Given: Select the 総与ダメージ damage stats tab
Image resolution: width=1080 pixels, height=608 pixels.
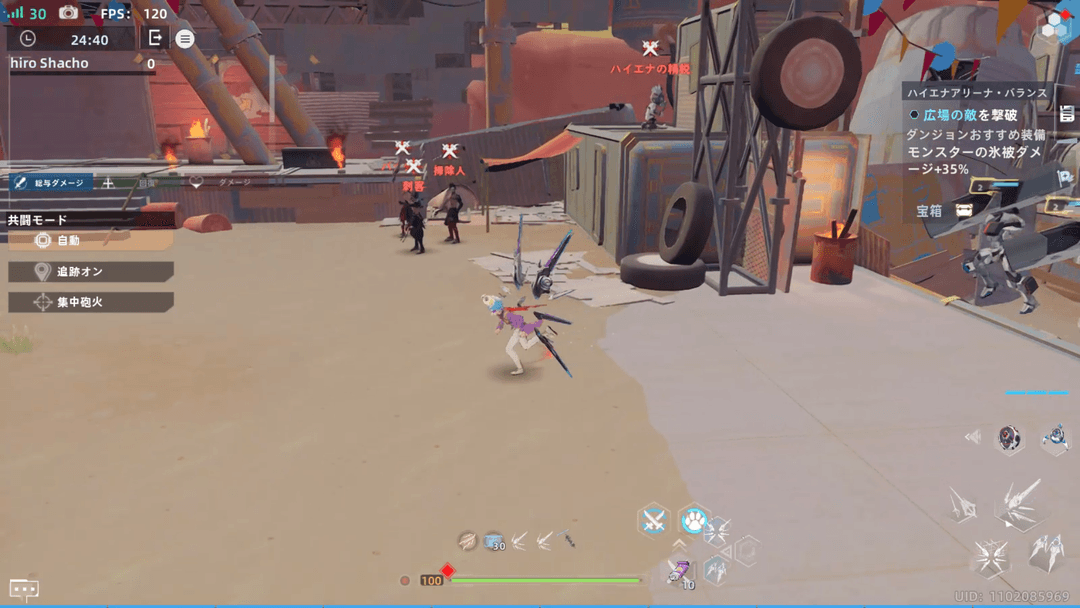Looking at the screenshot, I should [50, 183].
